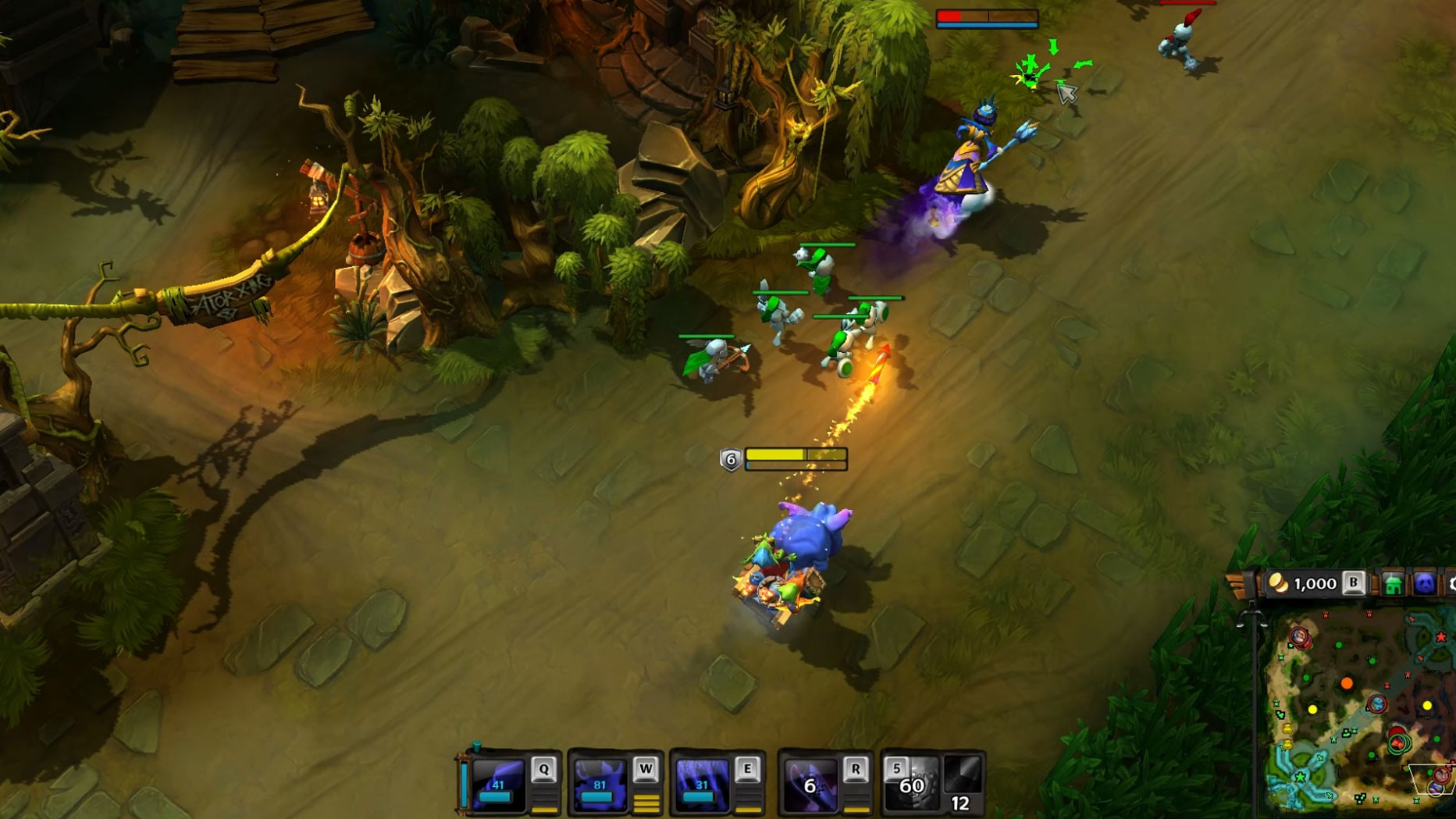Select the item slot numbered 5
1456x819 pixels.
click(x=910, y=782)
